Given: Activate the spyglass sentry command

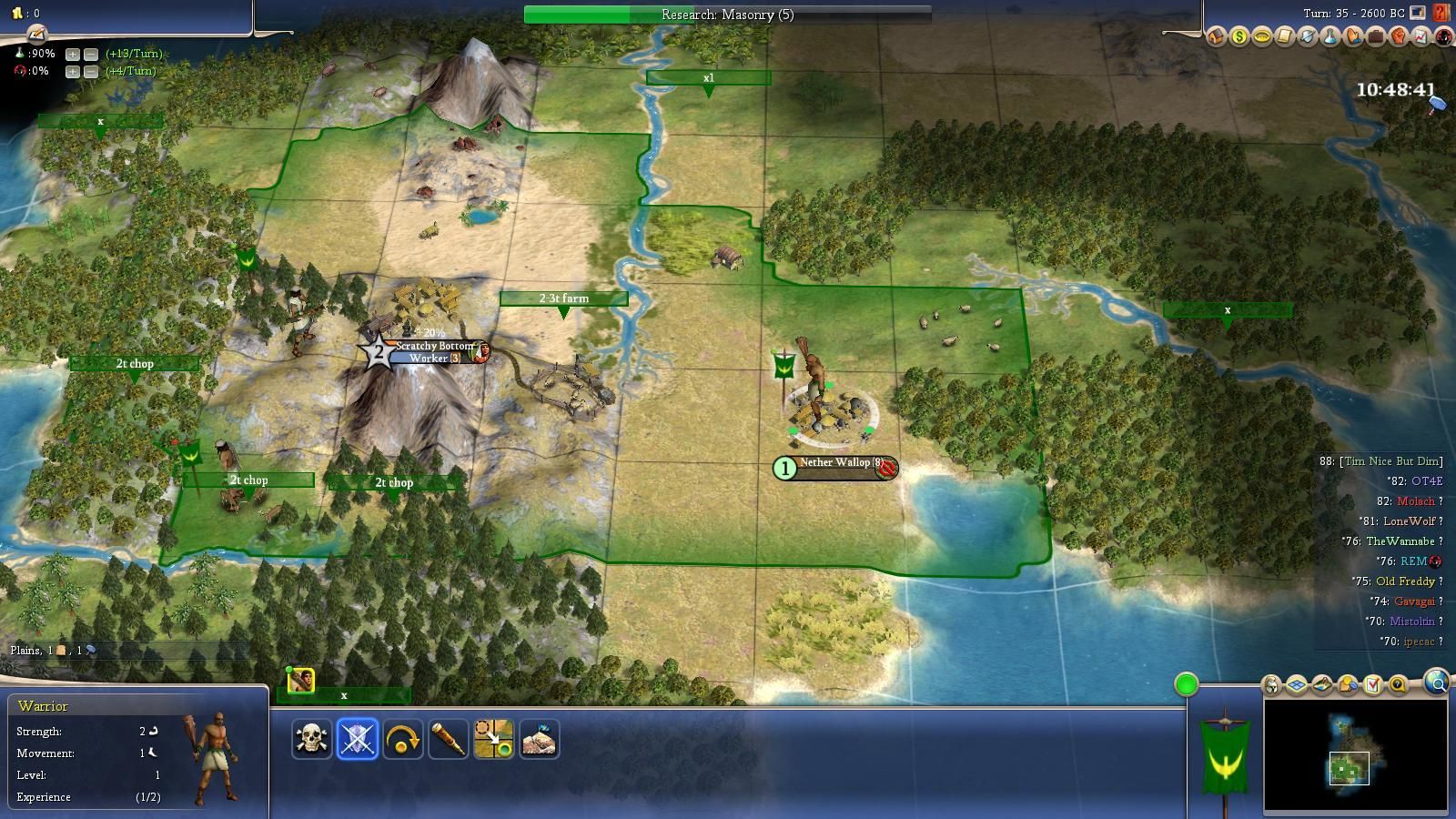Looking at the screenshot, I should tap(449, 739).
